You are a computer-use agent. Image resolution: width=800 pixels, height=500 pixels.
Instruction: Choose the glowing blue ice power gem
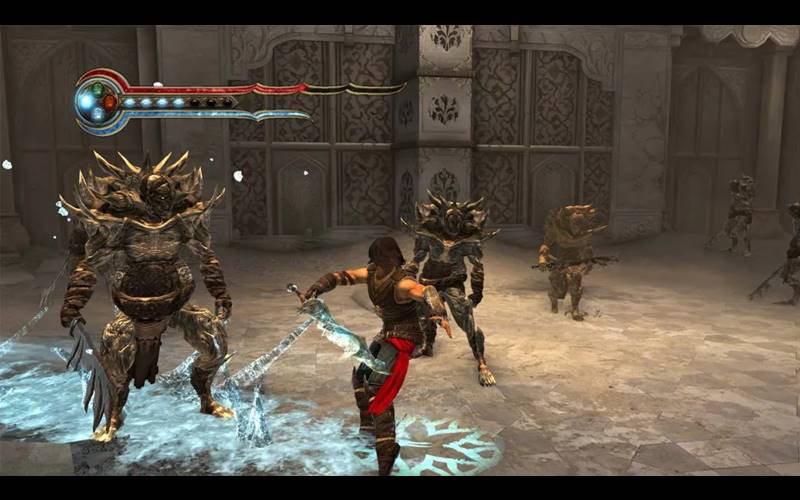[x=85, y=101]
